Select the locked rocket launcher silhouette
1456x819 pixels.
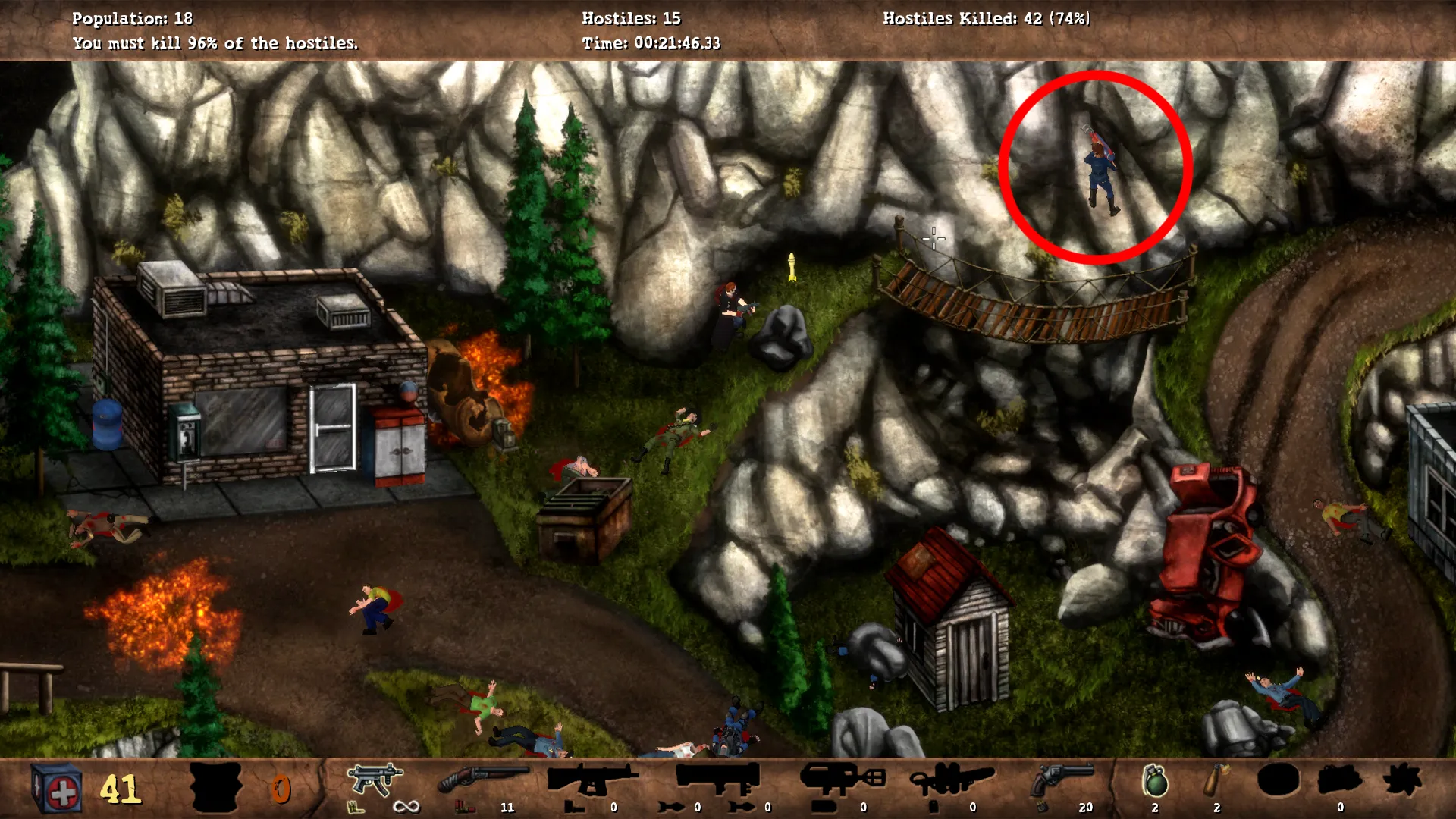point(717,778)
